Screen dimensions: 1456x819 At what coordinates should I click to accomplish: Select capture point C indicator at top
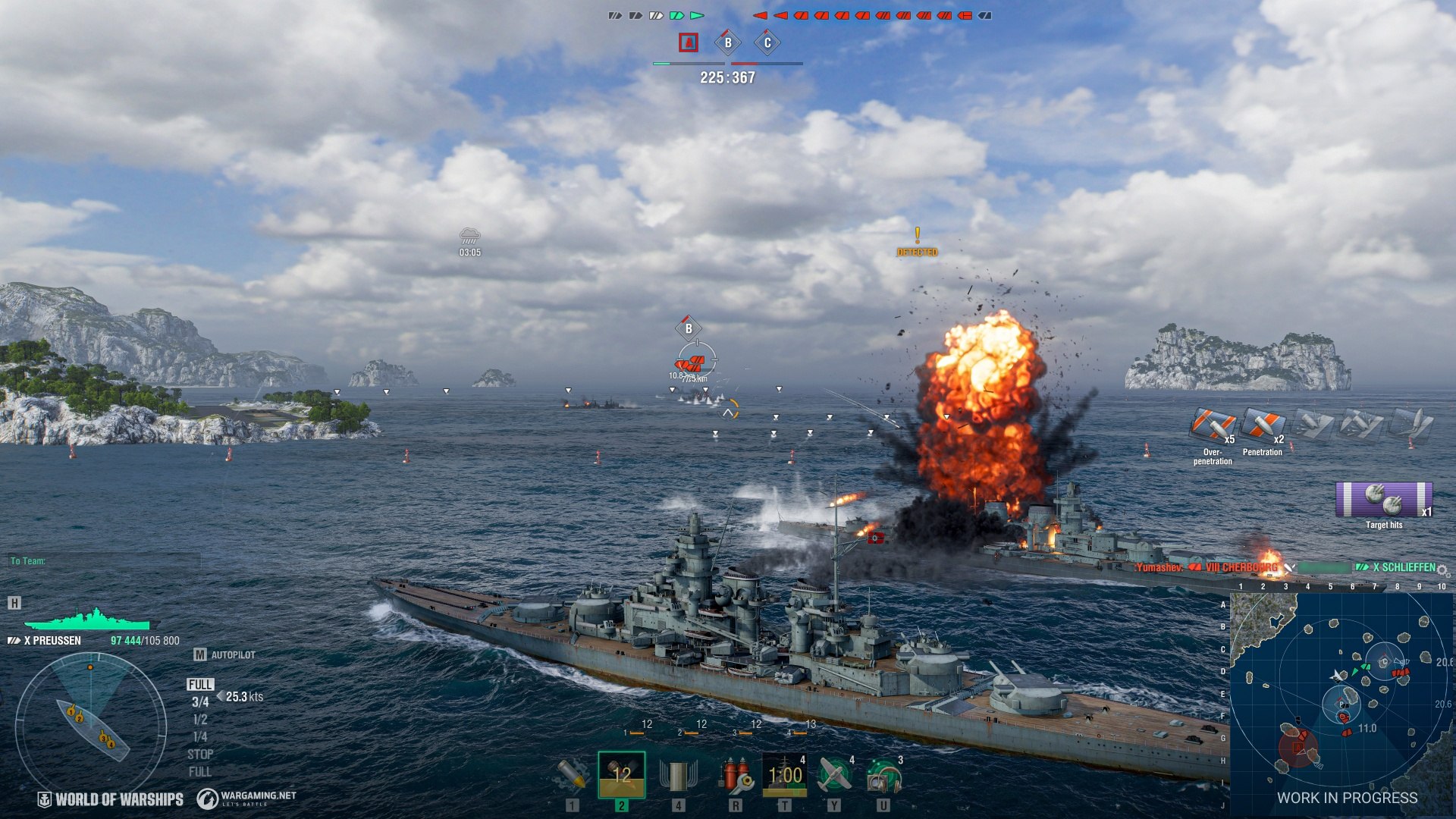point(767,42)
